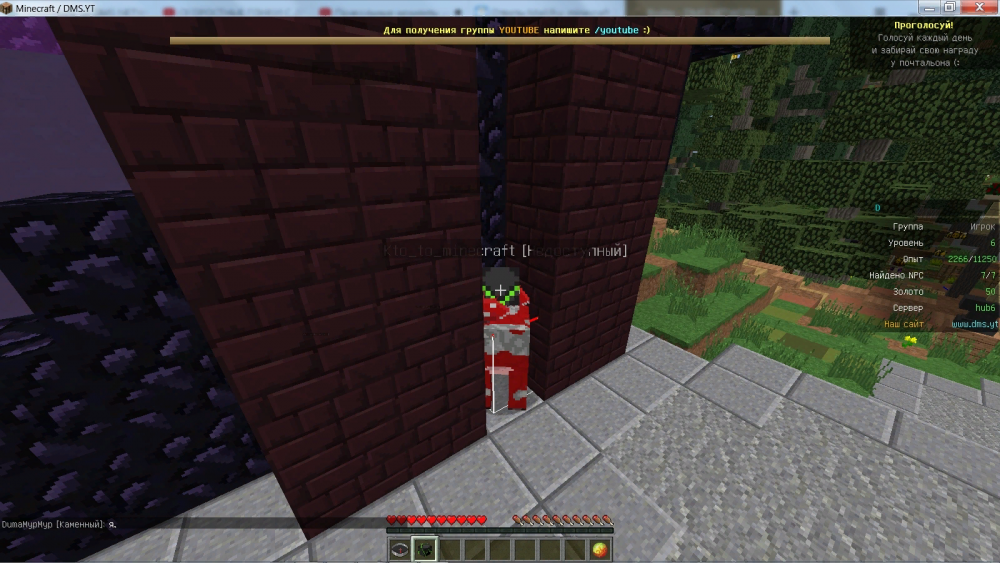Select the dark green block hotbar slot
Screen dimensions: 1000x563
coord(424,549)
